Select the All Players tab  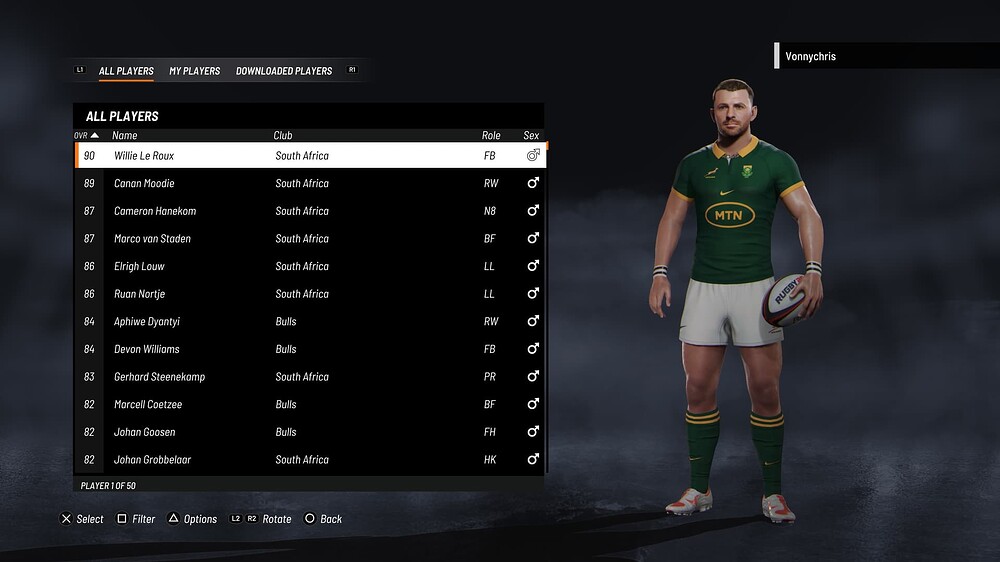point(126,71)
